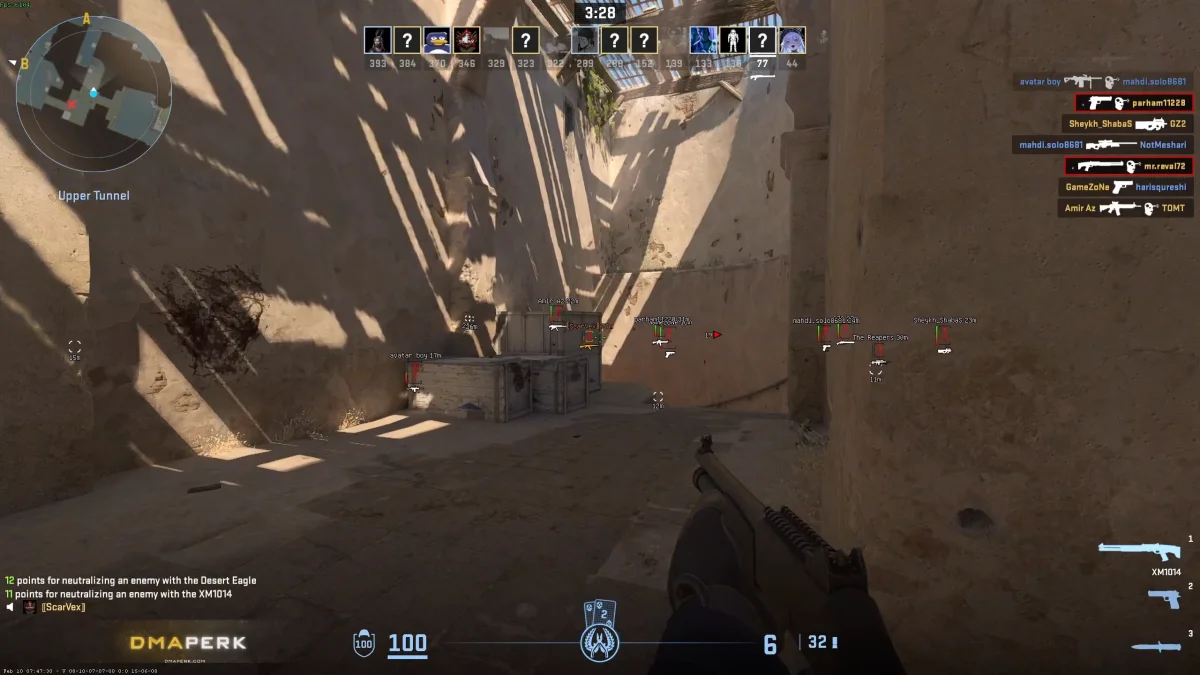Choose the top-scoring player avatar with 393
Image resolution: width=1200 pixels, height=675 pixels.
377,40
